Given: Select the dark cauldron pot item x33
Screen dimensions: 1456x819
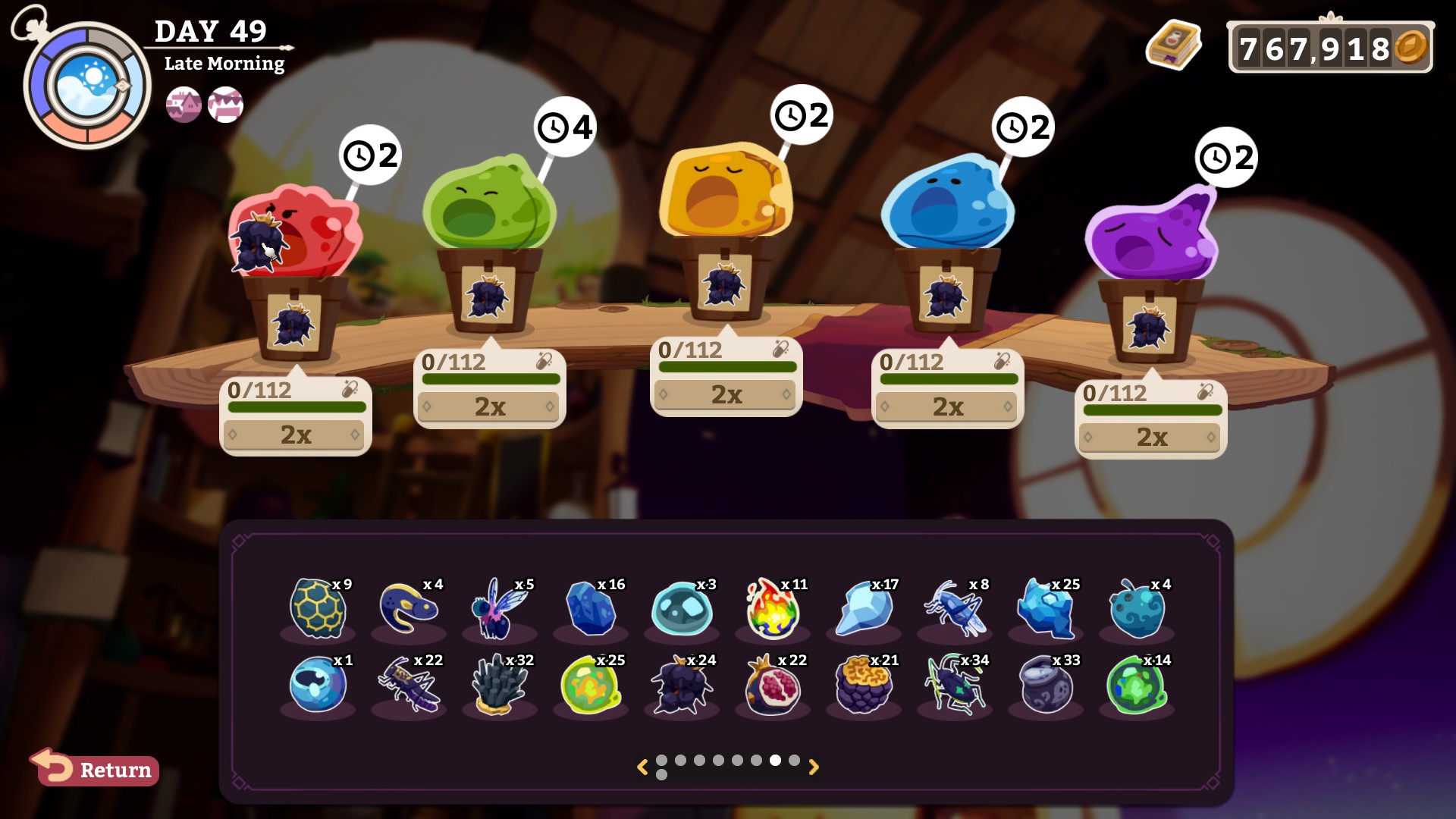Looking at the screenshot, I should pos(1046,686).
